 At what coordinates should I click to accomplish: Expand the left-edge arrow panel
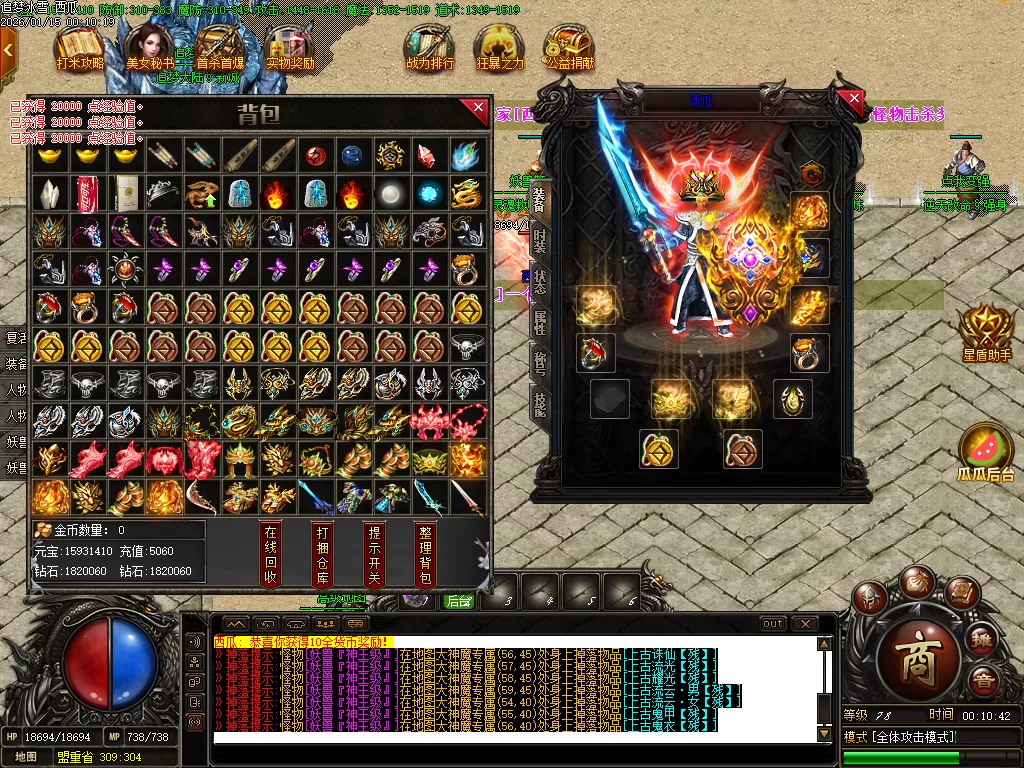[8, 47]
